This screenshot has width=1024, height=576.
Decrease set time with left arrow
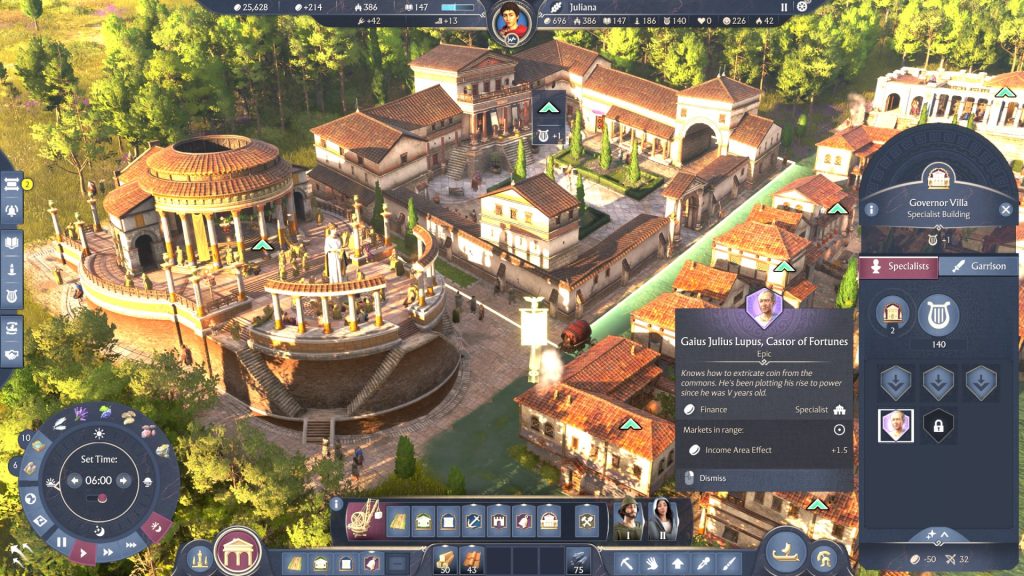[74, 480]
